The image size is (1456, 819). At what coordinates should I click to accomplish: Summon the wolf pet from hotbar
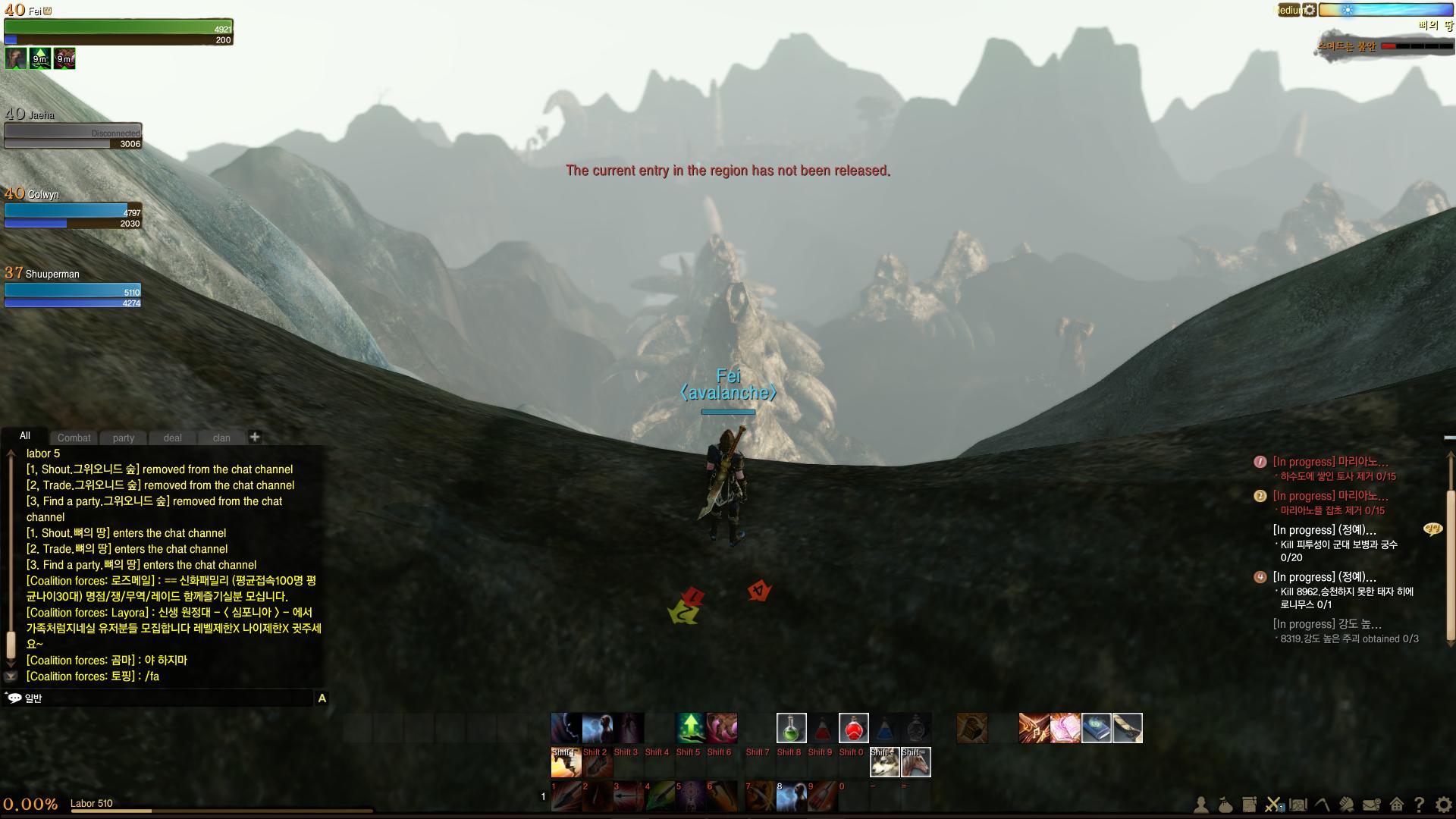point(884,761)
